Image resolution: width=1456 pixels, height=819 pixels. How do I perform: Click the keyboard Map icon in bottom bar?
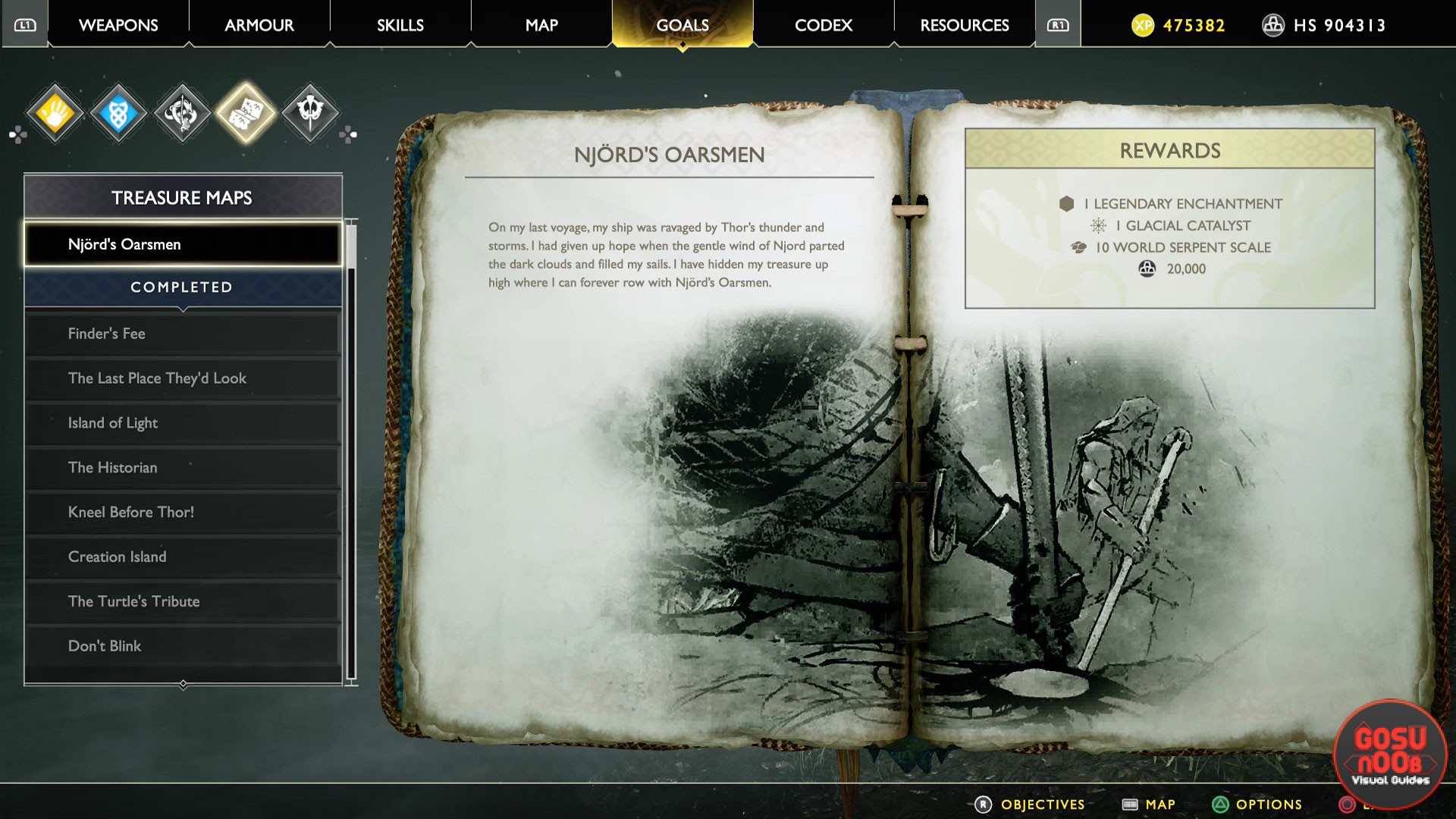click(1130, 804)
